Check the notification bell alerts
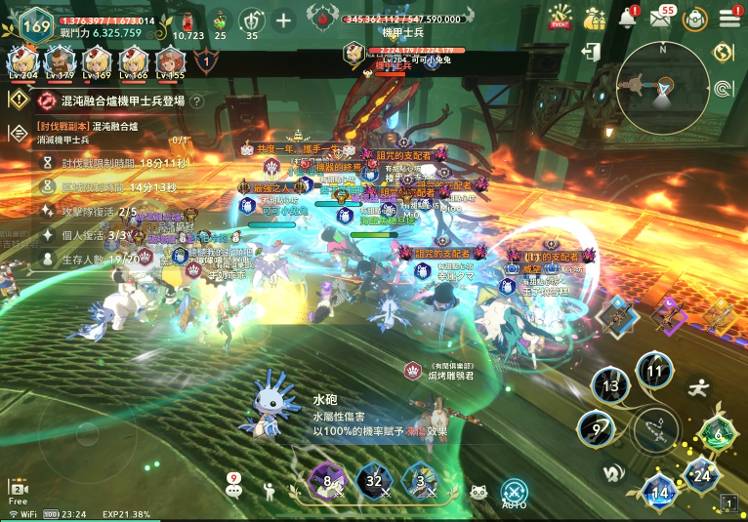Image resolution: width=748 pixels, height=522 pixels. tap(628, 17)
